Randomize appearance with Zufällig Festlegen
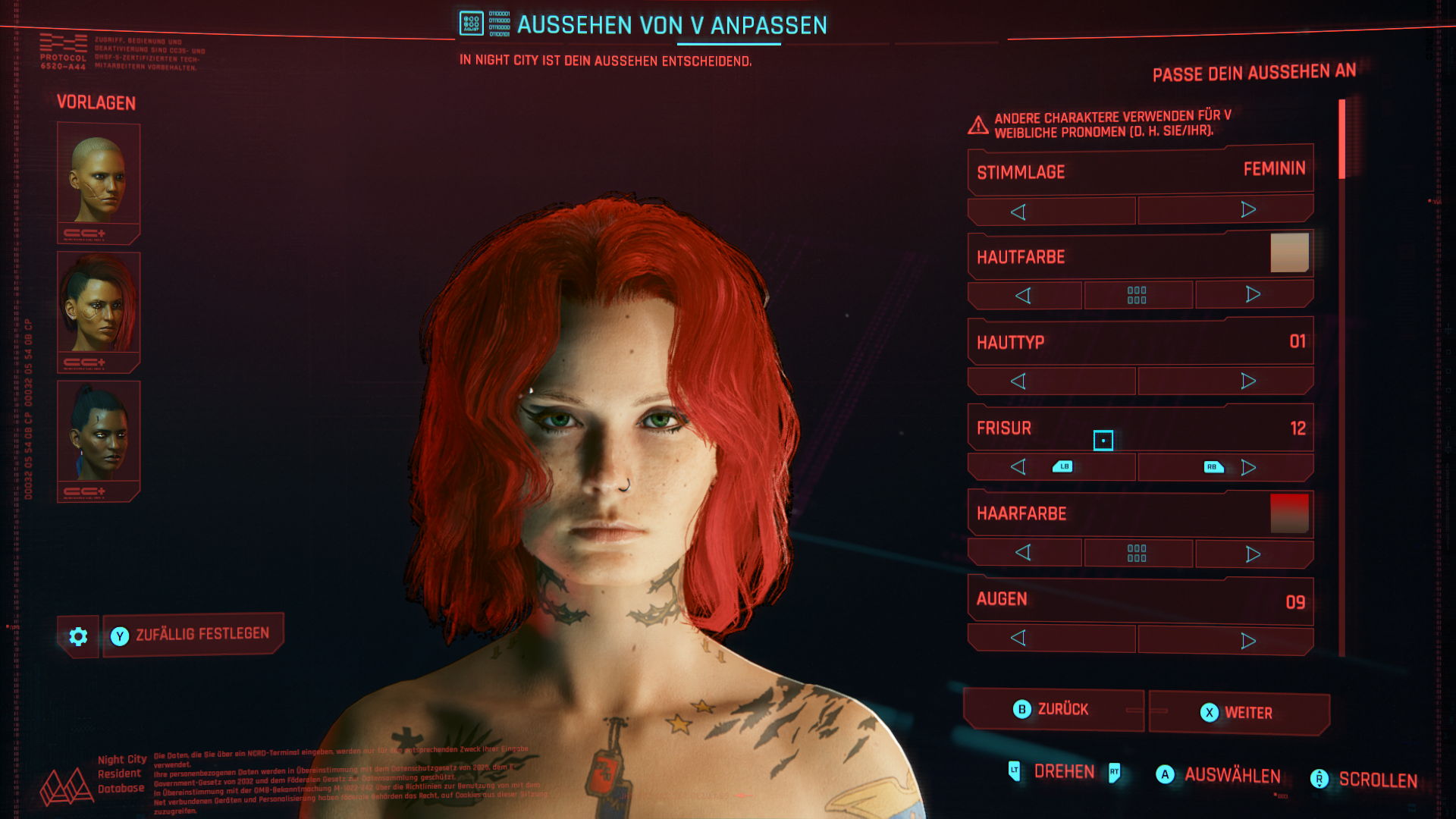Image resolution: width=1456 pixels, height=819 pixels. click(x=193, y=635)
